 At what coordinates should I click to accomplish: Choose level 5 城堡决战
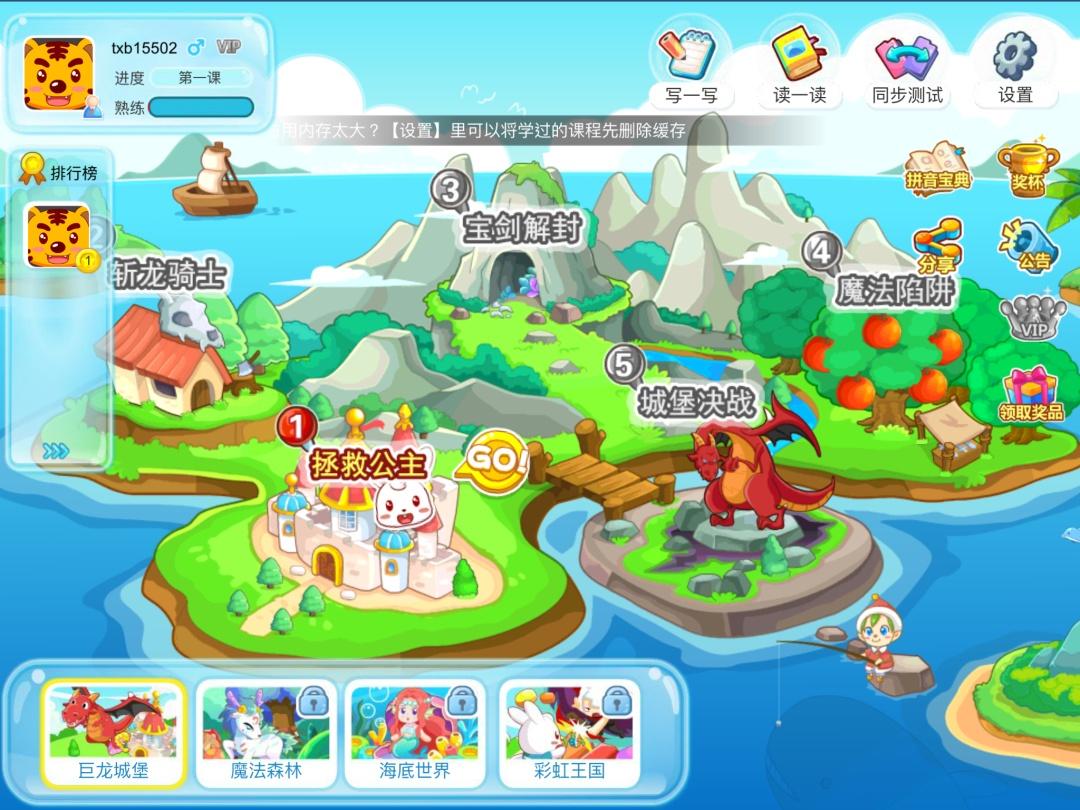click(697, 400)
